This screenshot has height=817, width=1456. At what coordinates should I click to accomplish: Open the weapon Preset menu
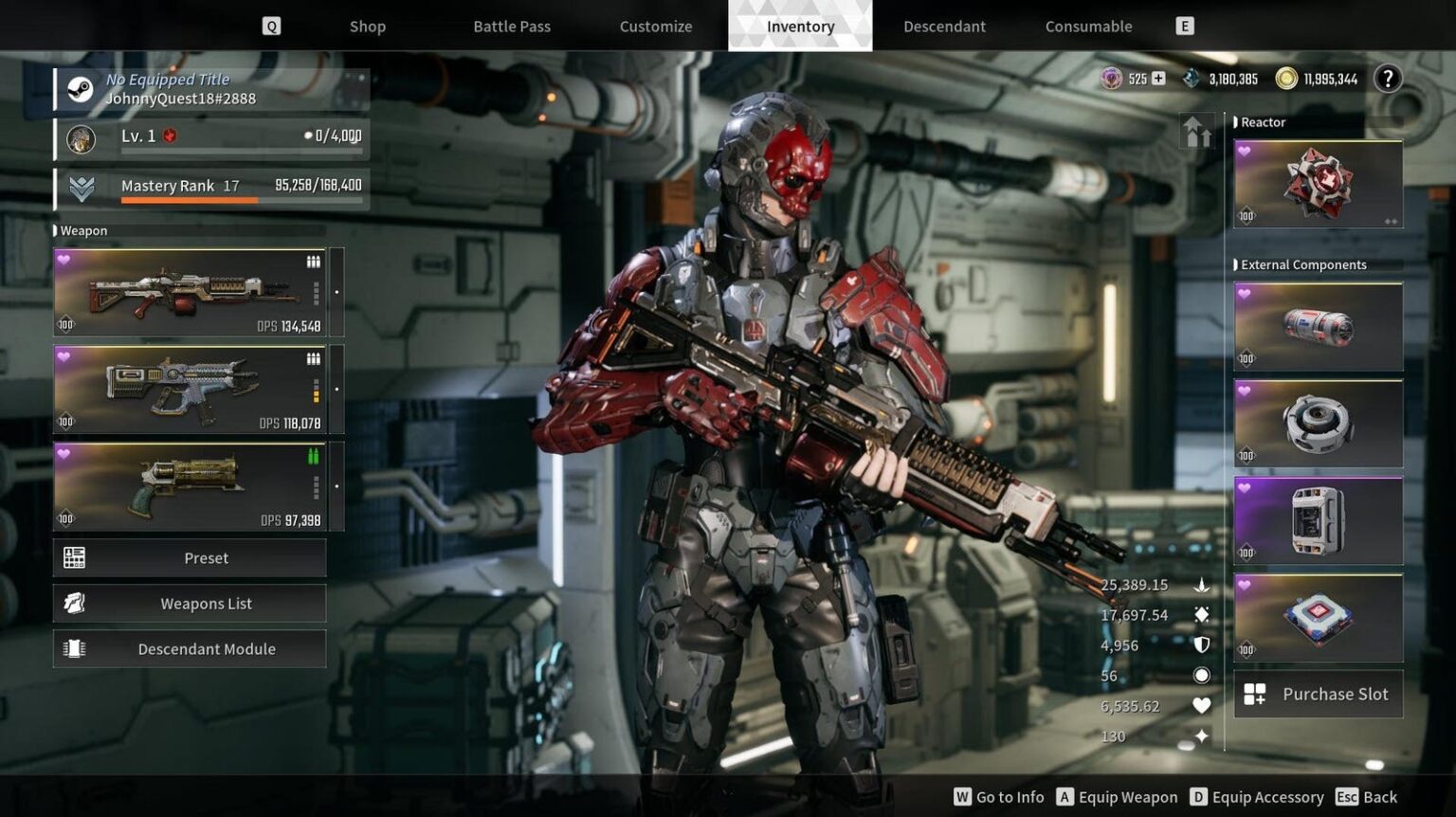[x=190, y=558]
